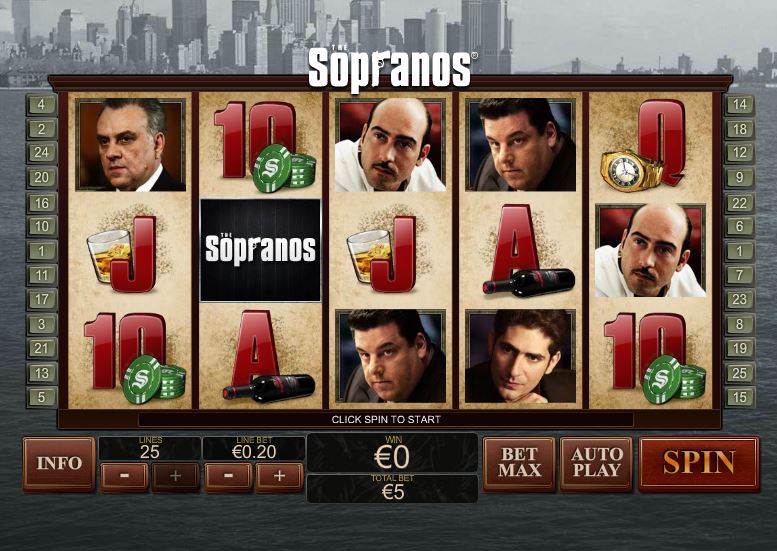This screenshot has width=777, height=551.
Task: Select payline 4 marker
Action: coord(42,104)
